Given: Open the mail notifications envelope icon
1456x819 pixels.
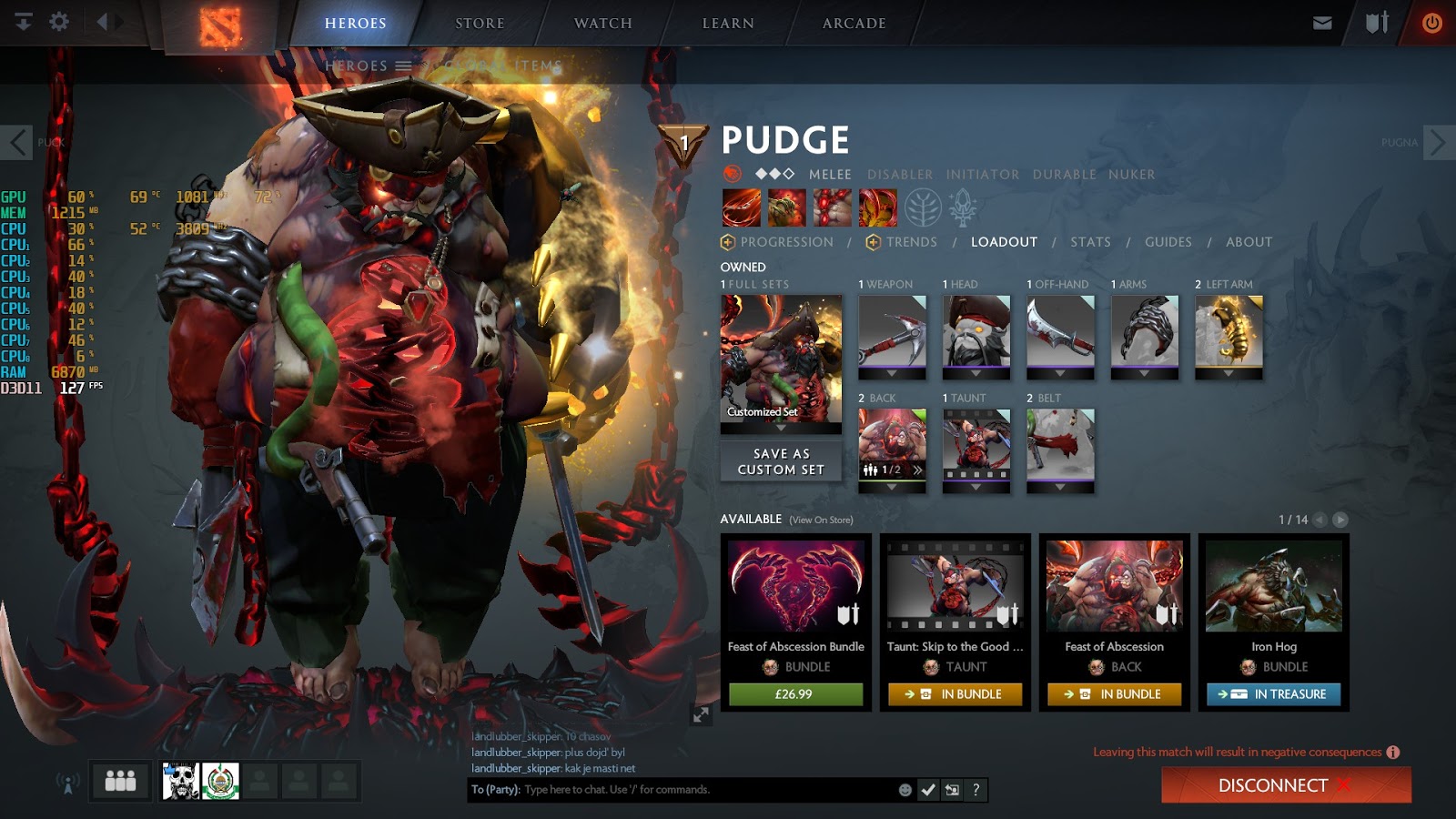Looking at the screenshot, I should pyautogui.click(x=1322, y=21).
